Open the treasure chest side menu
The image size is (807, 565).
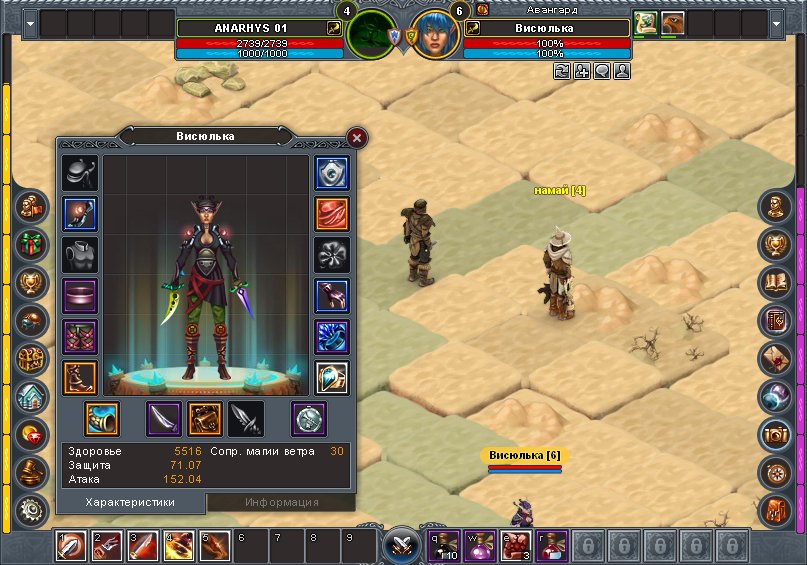(x=32, y=358)
